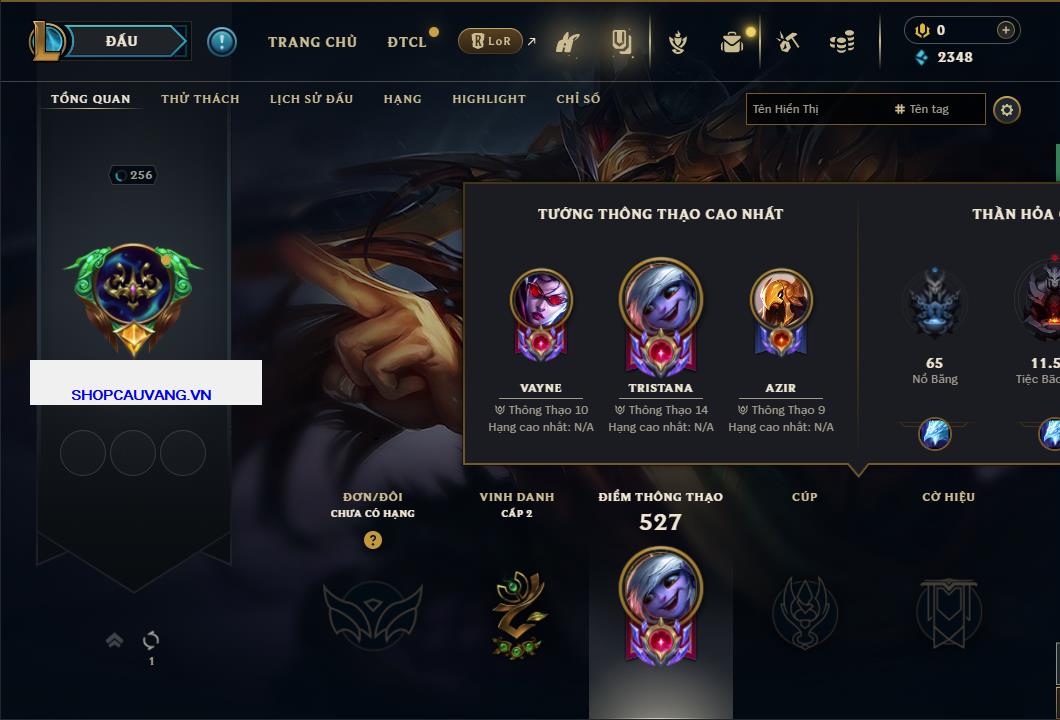Open the LỊCH SỬ ĐẤU tab
Screen dimensions: 1060x720
(x=311, y=99)
